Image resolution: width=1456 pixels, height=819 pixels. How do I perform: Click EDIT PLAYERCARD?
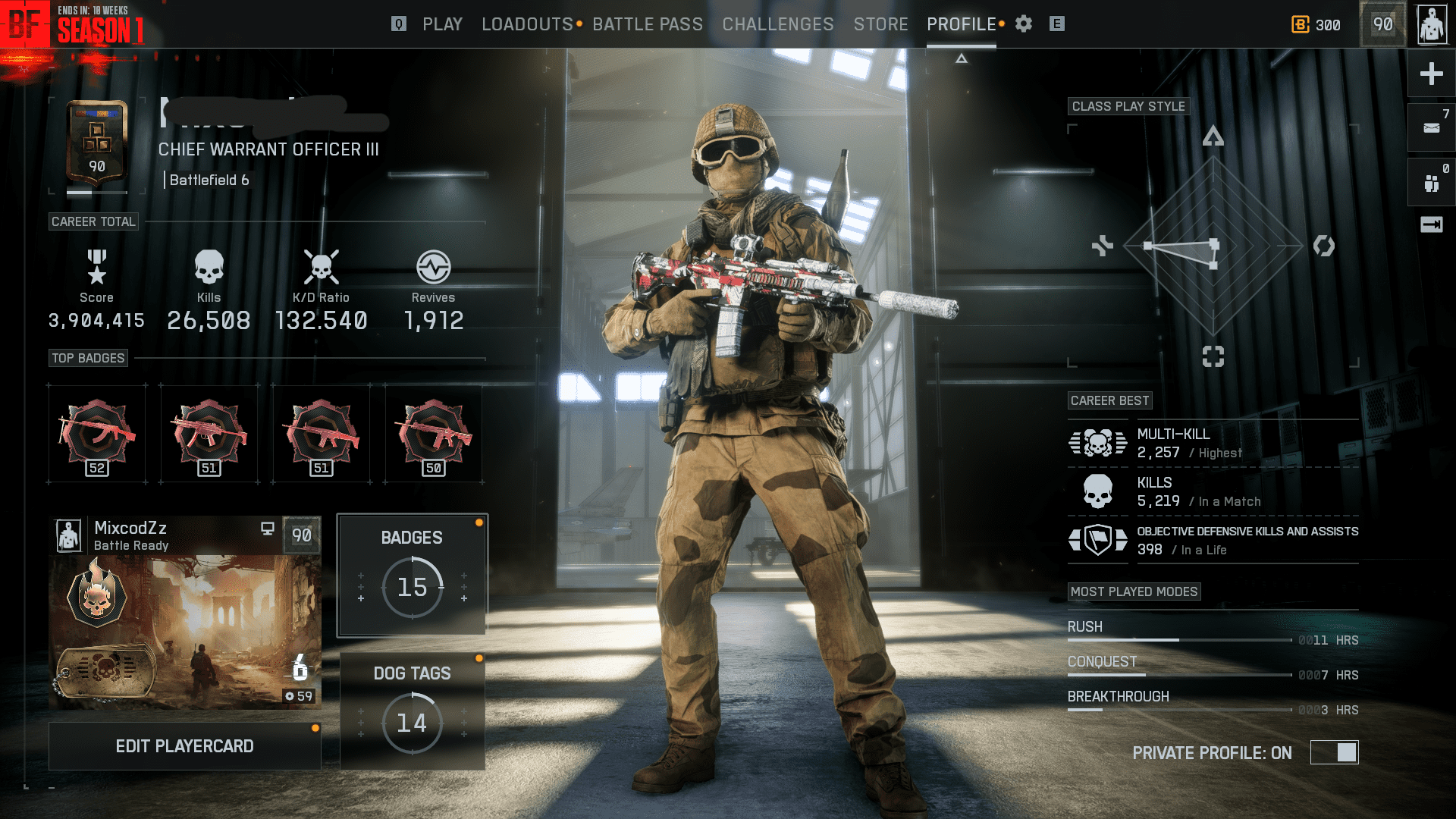pos(184,745)
